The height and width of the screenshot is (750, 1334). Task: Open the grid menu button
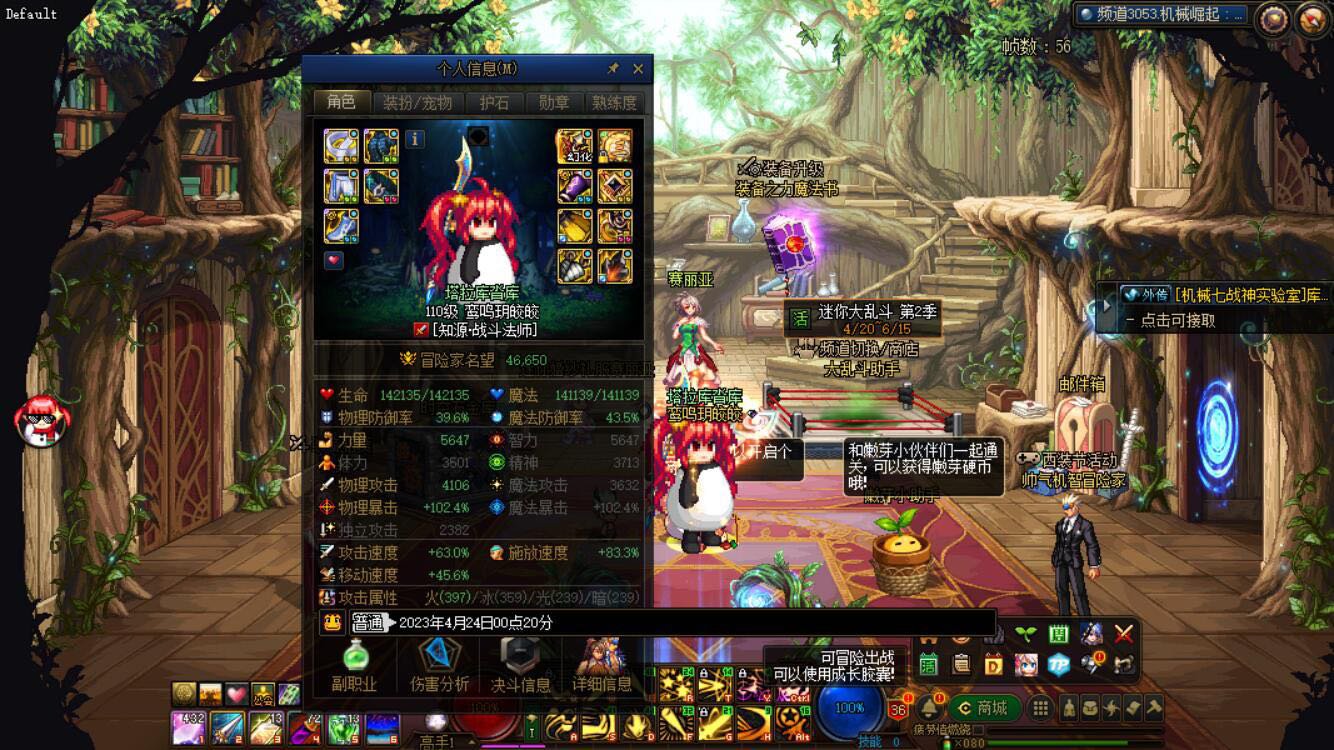pyautogui.click(x=1041, y=708)
